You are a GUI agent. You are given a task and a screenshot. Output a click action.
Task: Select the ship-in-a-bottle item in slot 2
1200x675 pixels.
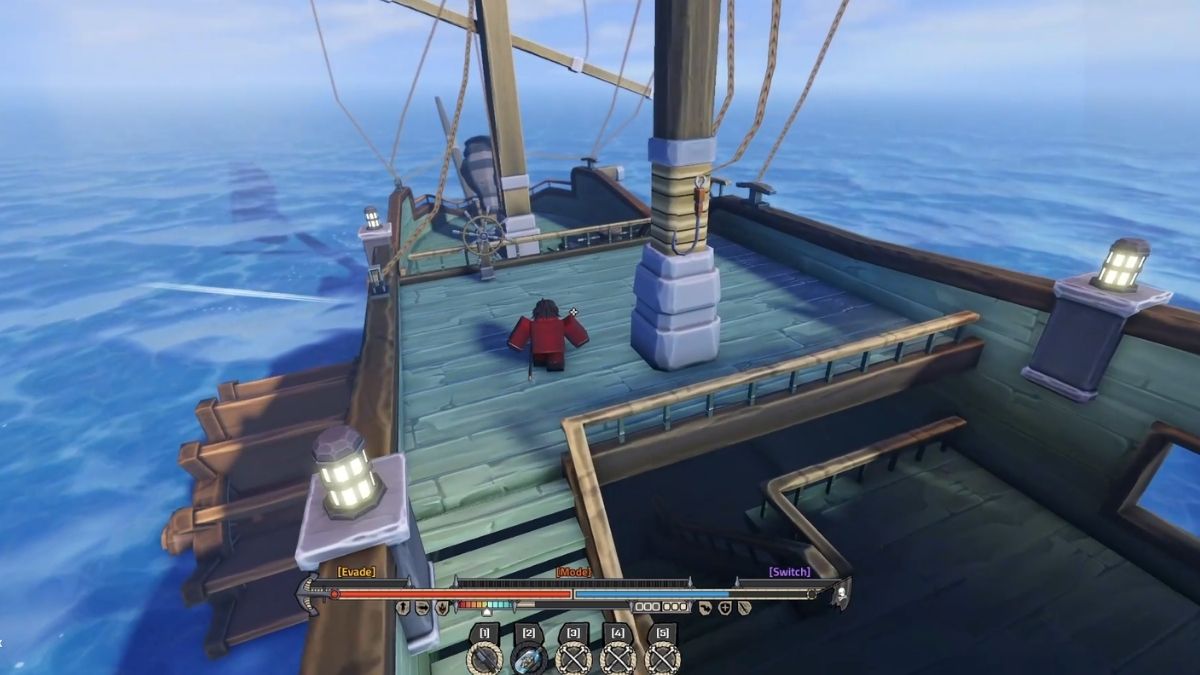coord(529,659)
